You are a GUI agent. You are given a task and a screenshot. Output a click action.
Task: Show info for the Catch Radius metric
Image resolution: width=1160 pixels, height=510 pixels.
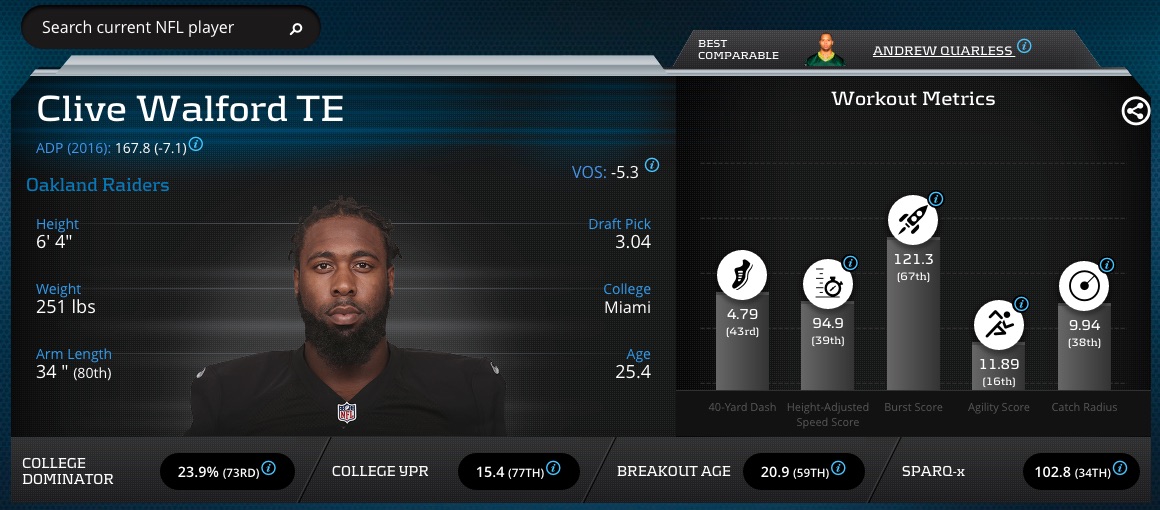tap(1107, 265)
